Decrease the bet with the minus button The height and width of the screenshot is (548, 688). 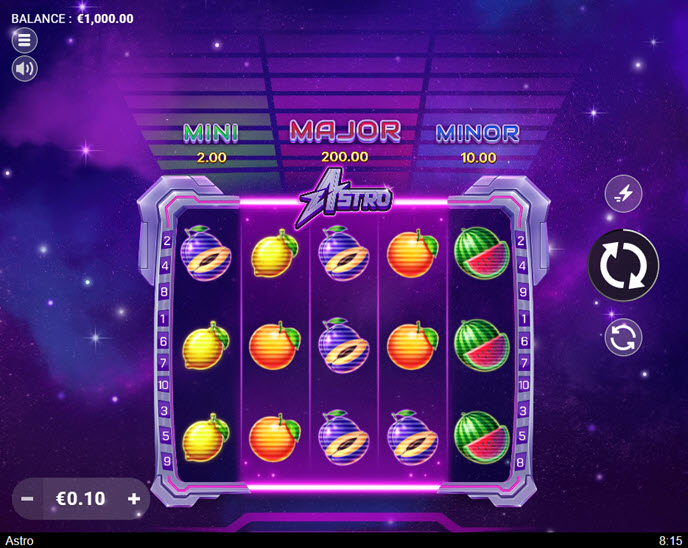[28, 498]
